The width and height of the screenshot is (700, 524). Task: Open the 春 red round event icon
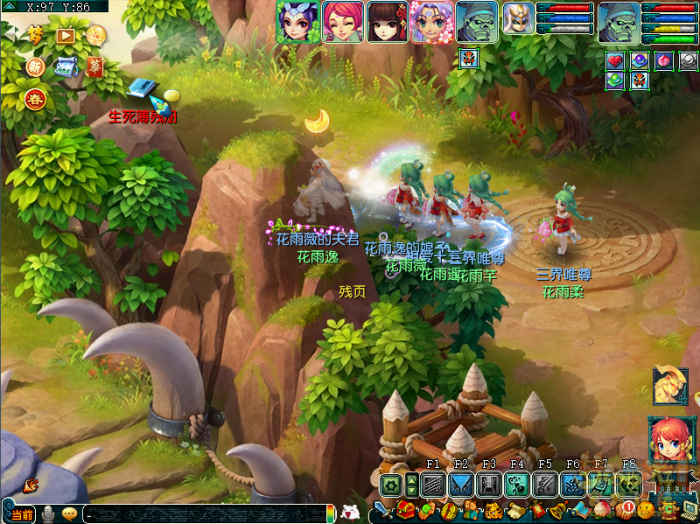click(x=36, y=99)
